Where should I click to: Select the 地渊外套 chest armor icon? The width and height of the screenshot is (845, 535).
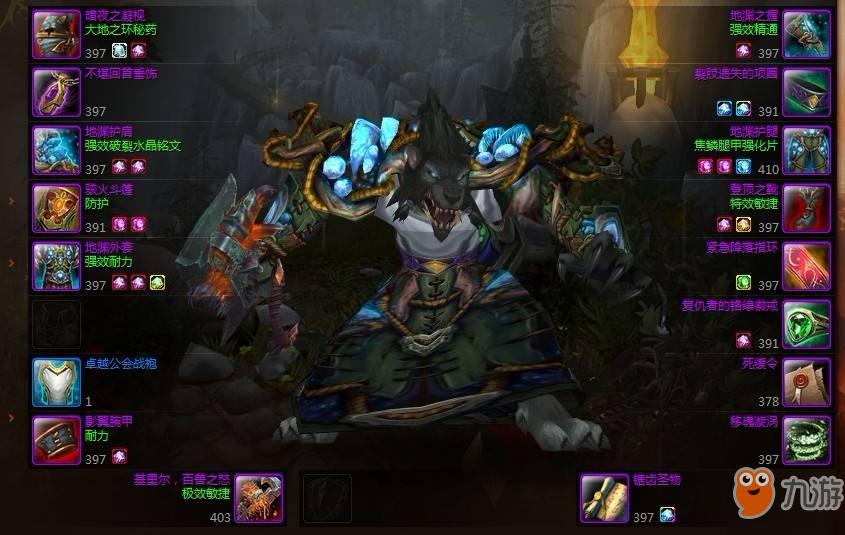coord(56,266)
